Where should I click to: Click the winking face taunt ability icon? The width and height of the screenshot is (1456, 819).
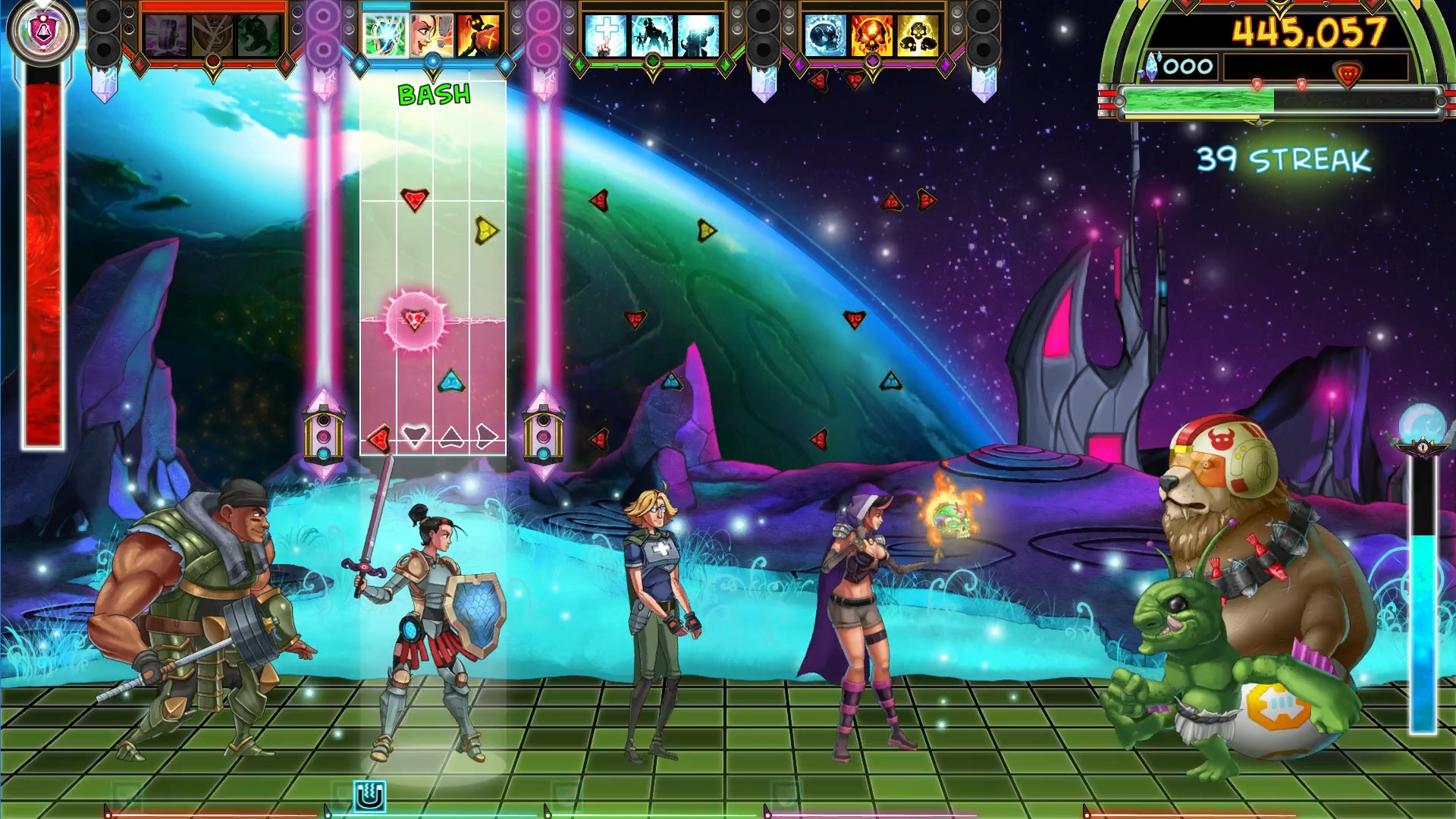pos(432,35)
